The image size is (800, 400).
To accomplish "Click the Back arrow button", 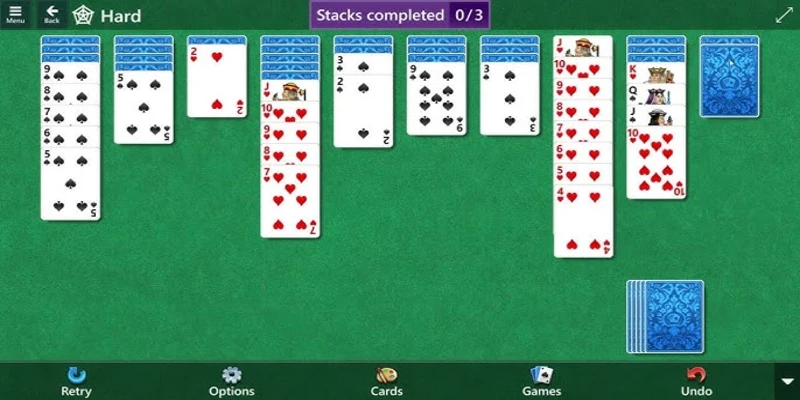I will [x=52, y=14].
